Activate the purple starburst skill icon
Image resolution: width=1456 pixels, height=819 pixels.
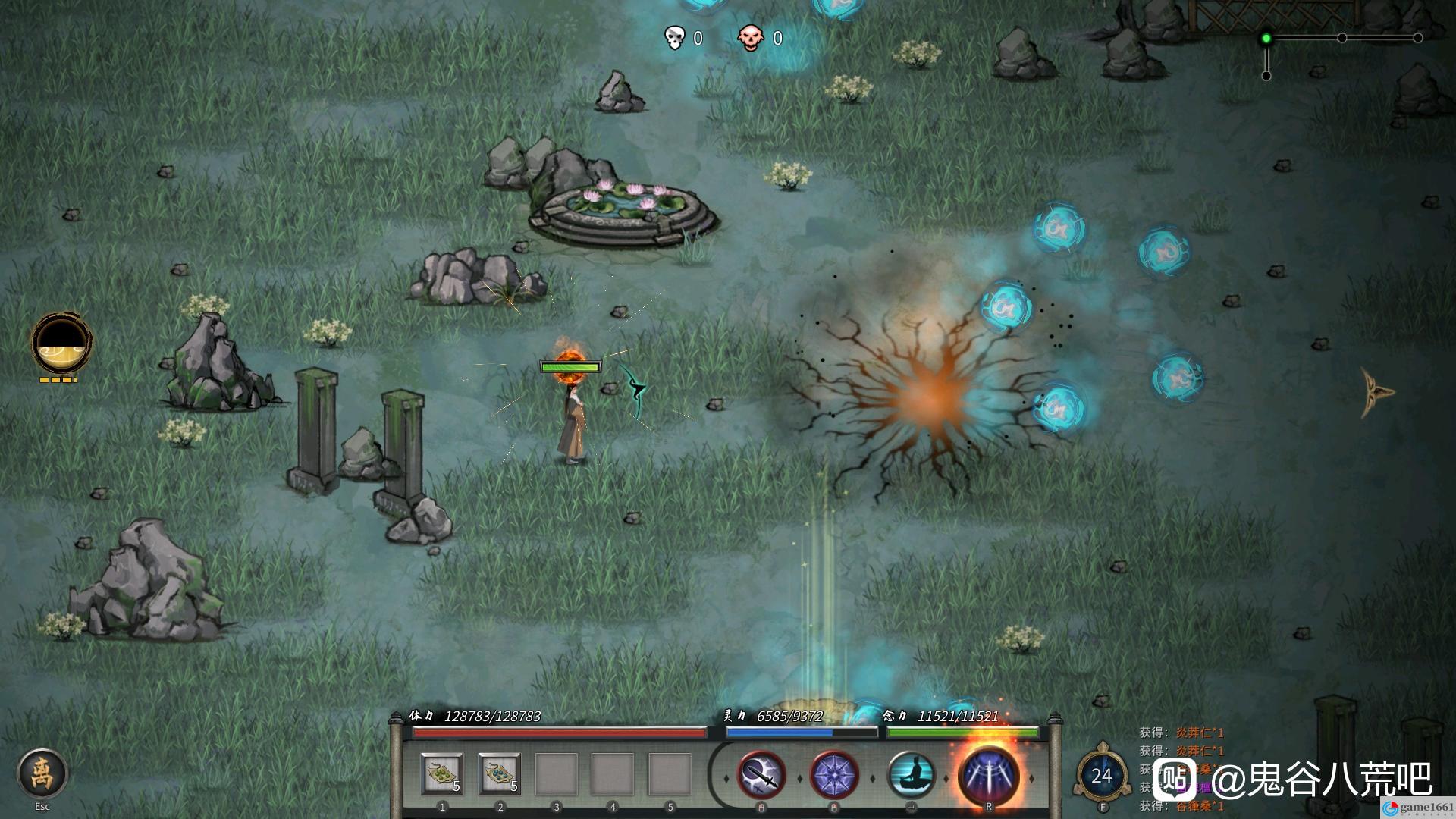coord(834,775)
